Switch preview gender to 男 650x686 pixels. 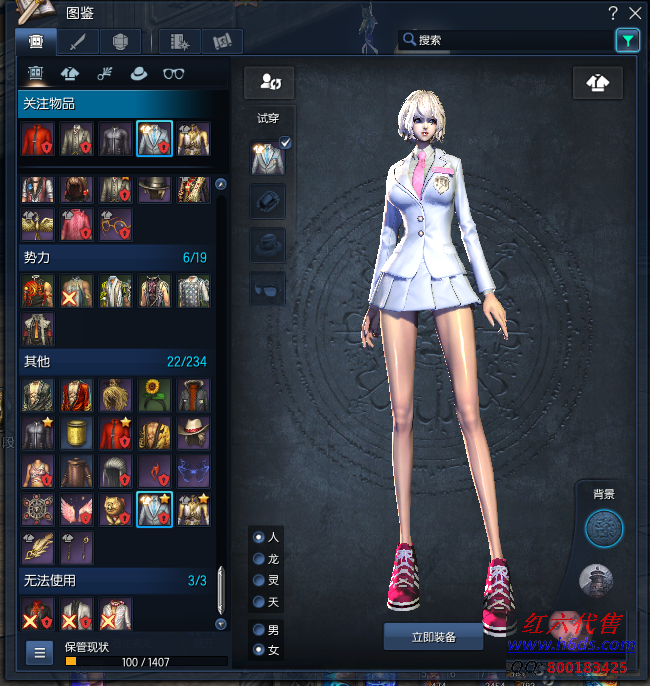point(260,630)
